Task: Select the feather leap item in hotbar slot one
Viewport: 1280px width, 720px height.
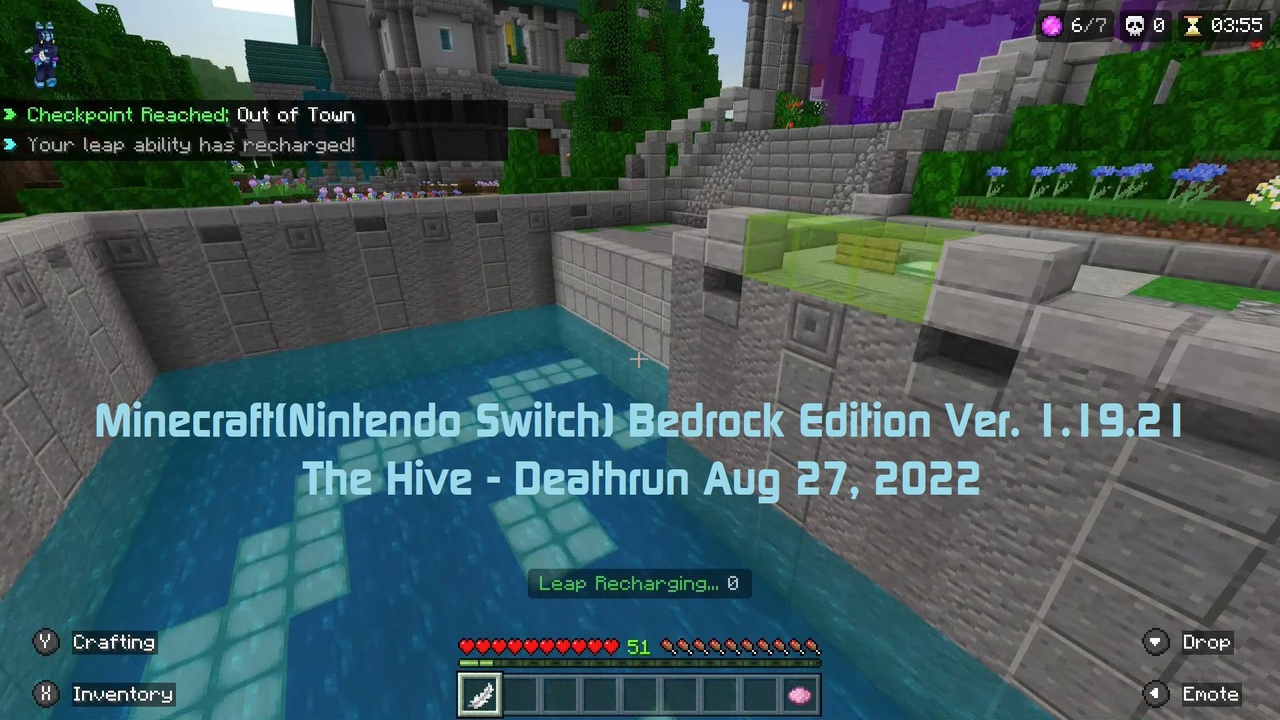Action: [480, 694]
